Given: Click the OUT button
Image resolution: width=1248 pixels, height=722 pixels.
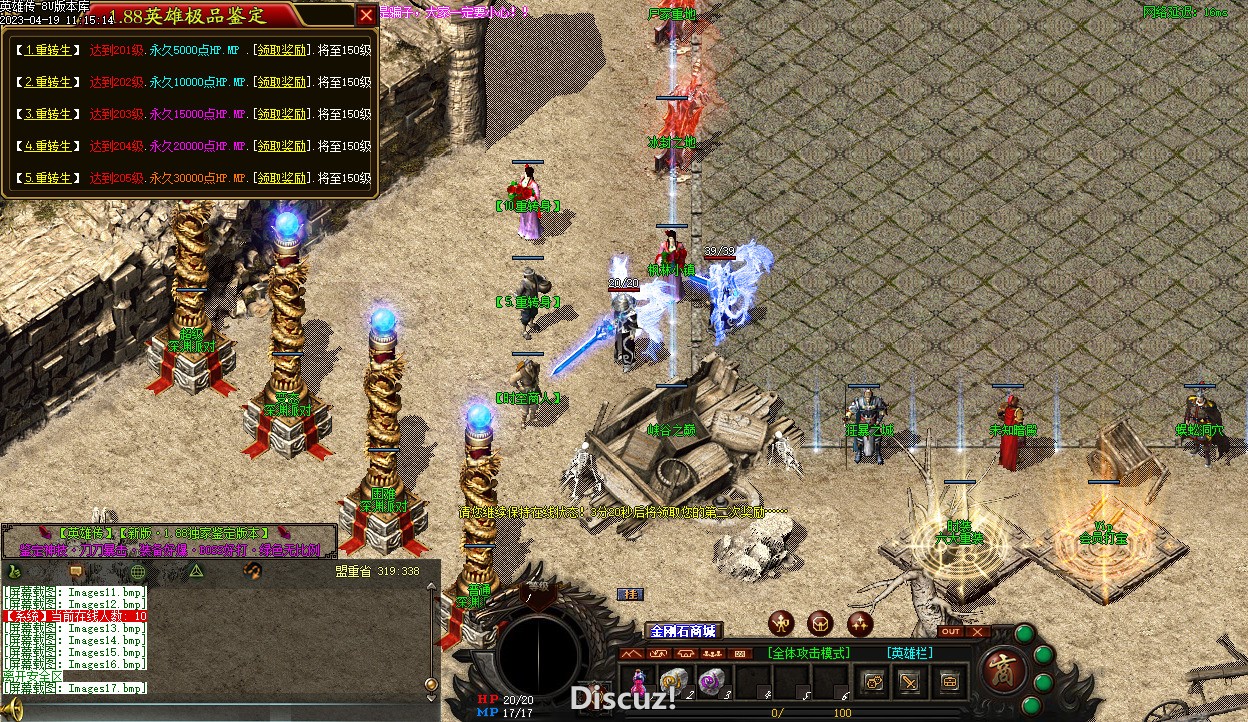Looking at the screenshot, I should point(950,632).
